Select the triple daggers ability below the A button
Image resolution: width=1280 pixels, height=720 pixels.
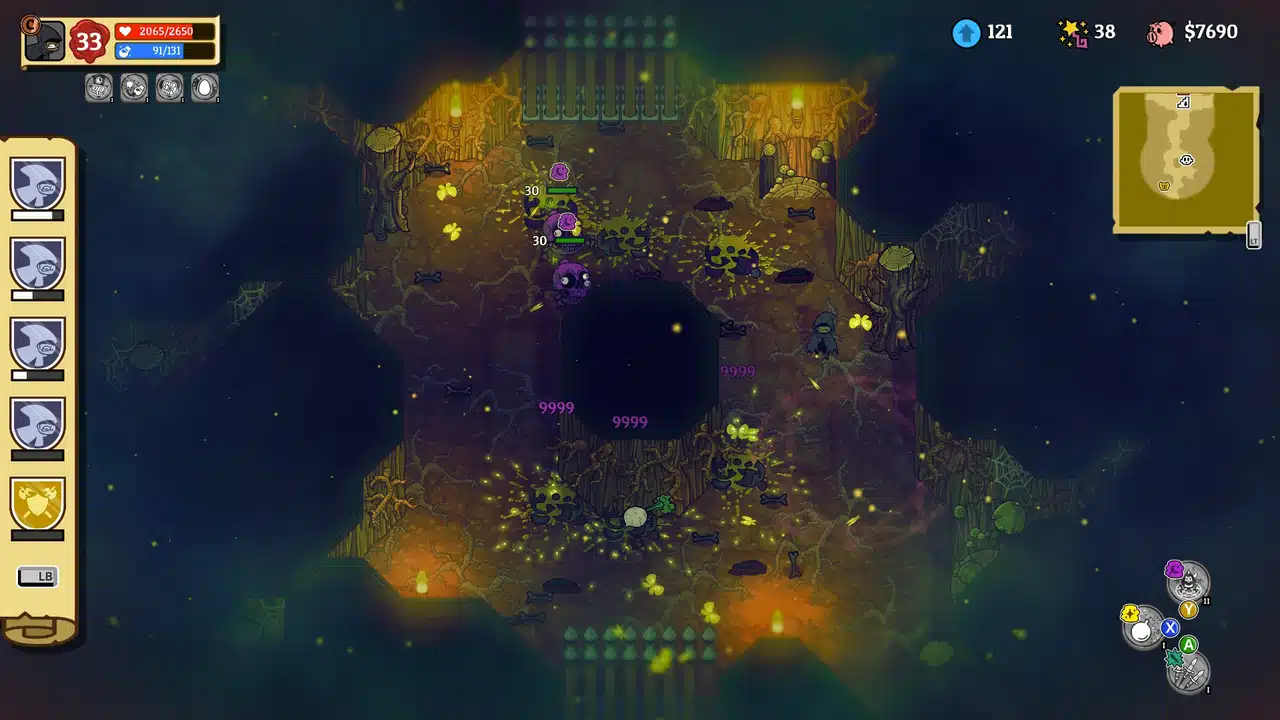pyautogui.click(x=1190, y=673)
